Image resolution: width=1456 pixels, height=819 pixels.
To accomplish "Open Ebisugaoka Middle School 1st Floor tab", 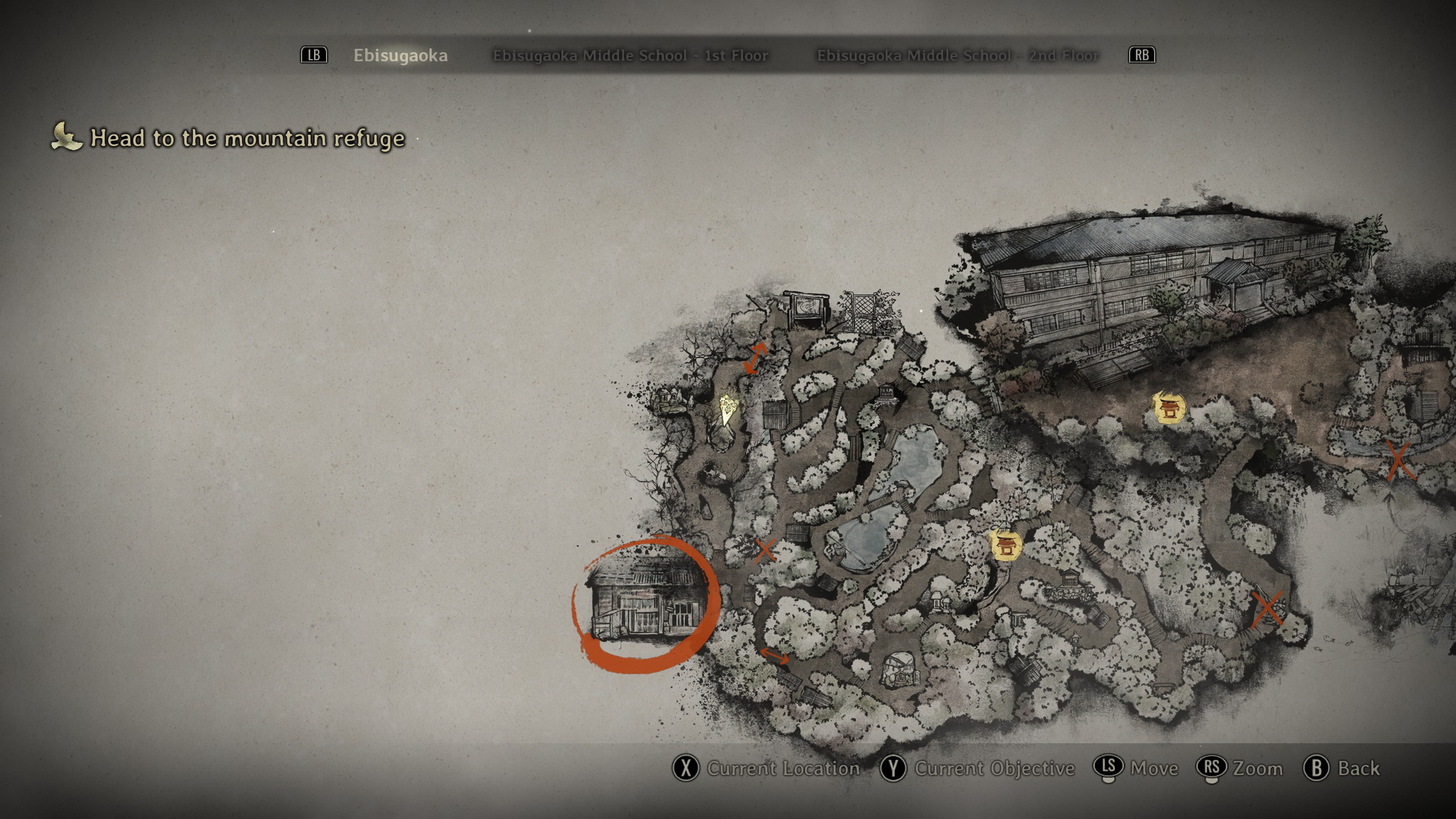I will (630, 55).
